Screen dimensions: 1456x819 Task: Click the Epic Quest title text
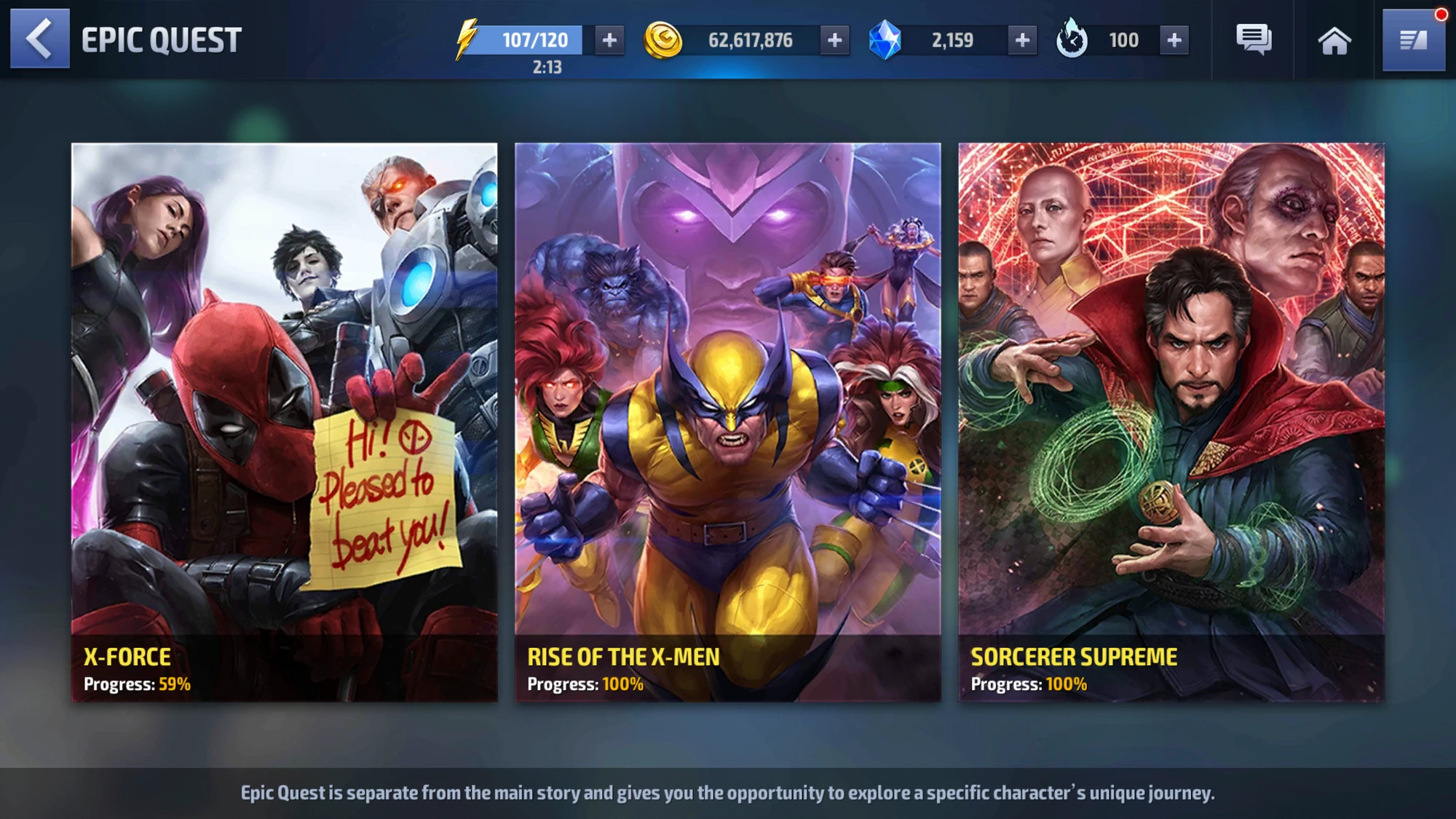click(161, 39)
